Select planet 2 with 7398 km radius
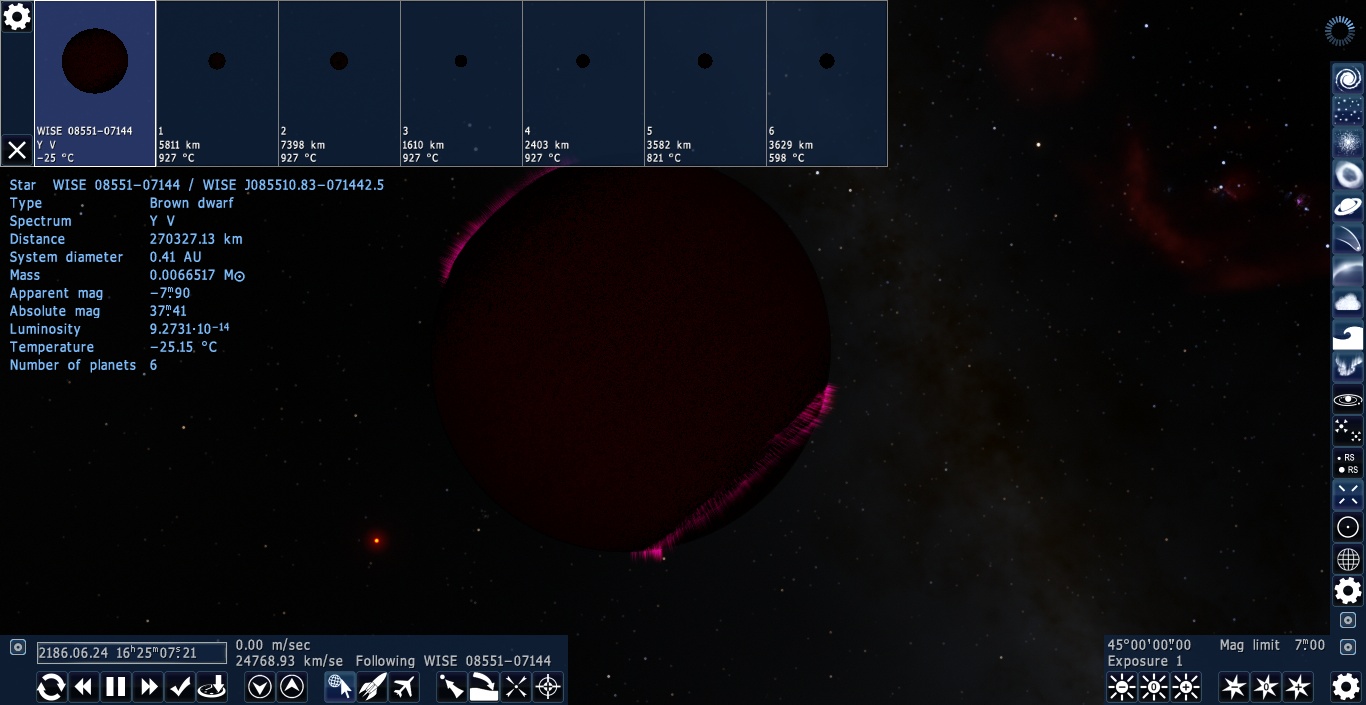Image resolution: width=1366 pixels, height=705 pixels. click(339, 82)
